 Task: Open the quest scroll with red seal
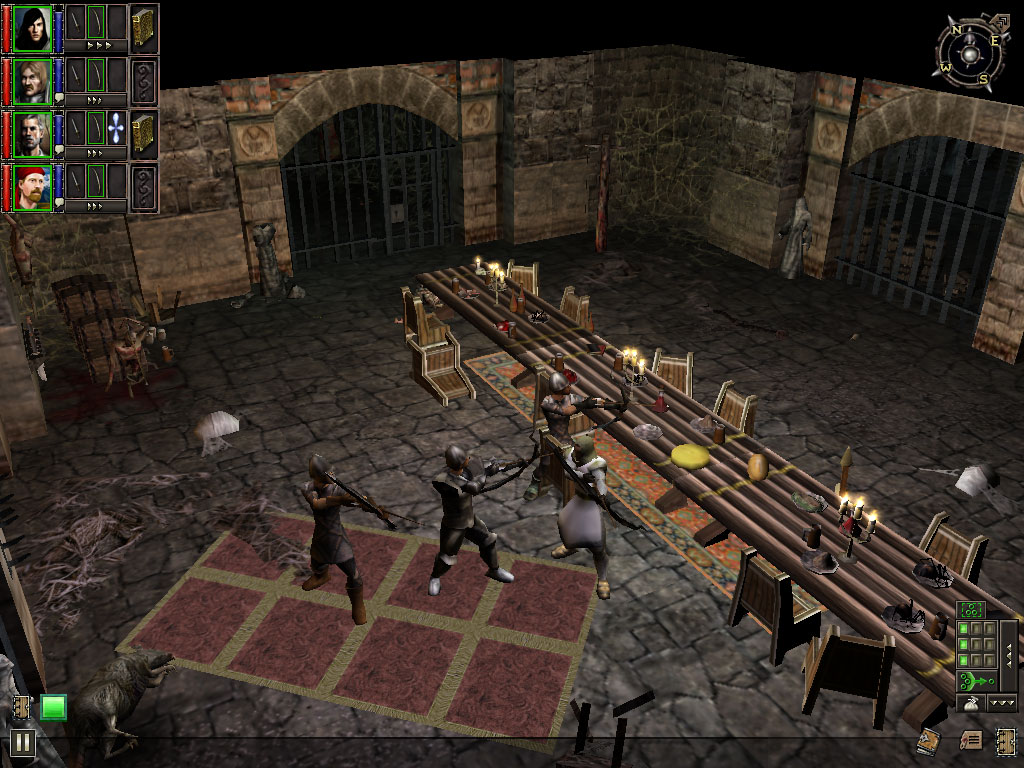point(971,741)
